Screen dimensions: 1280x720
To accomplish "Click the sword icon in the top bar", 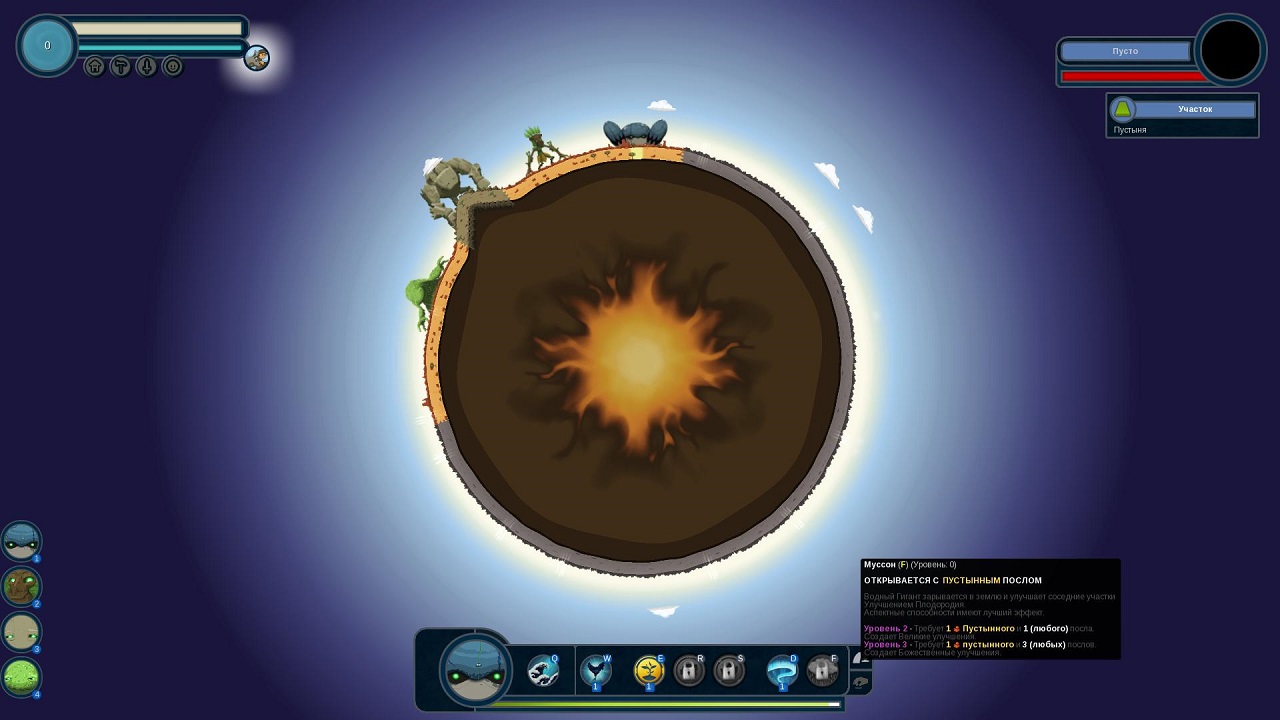I will point(146,67).
